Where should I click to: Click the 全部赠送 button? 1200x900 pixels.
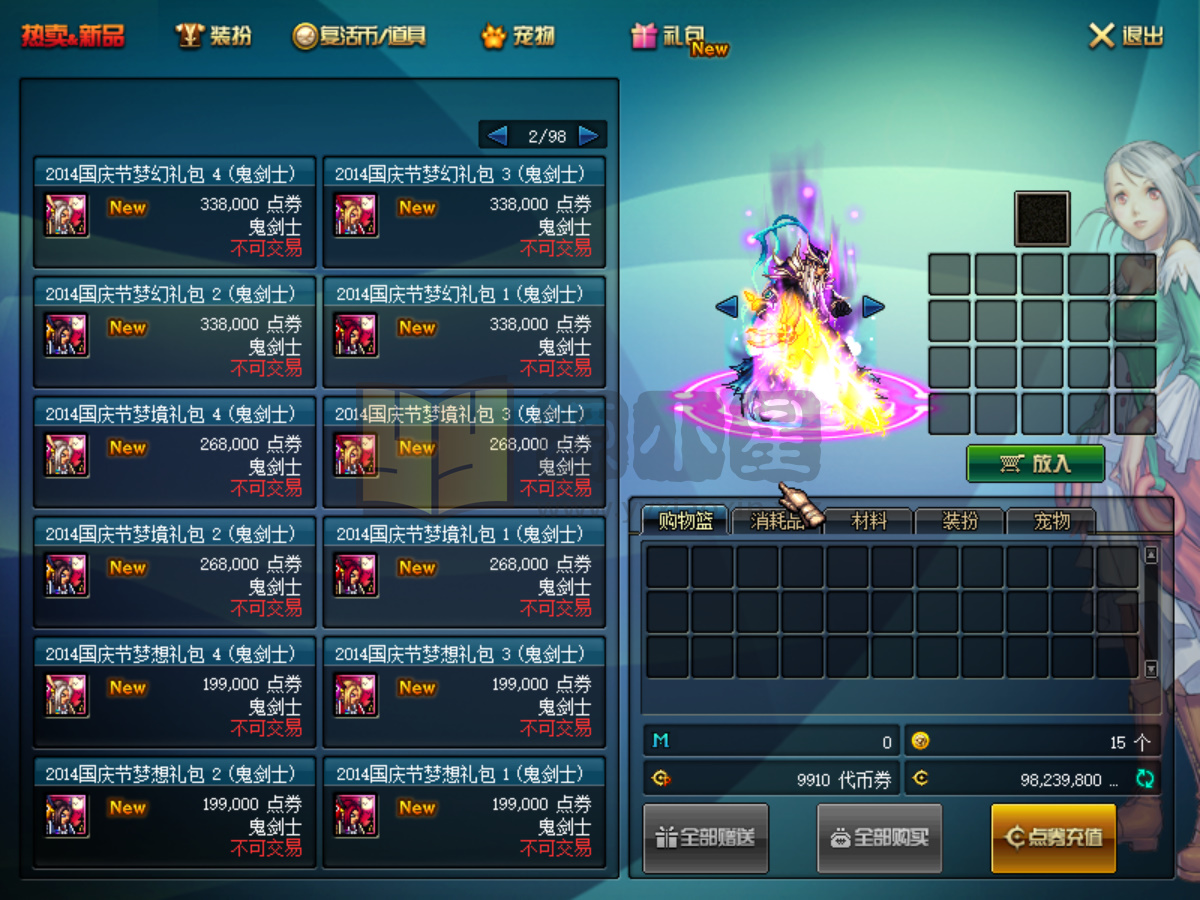click(x=706, y=838)
